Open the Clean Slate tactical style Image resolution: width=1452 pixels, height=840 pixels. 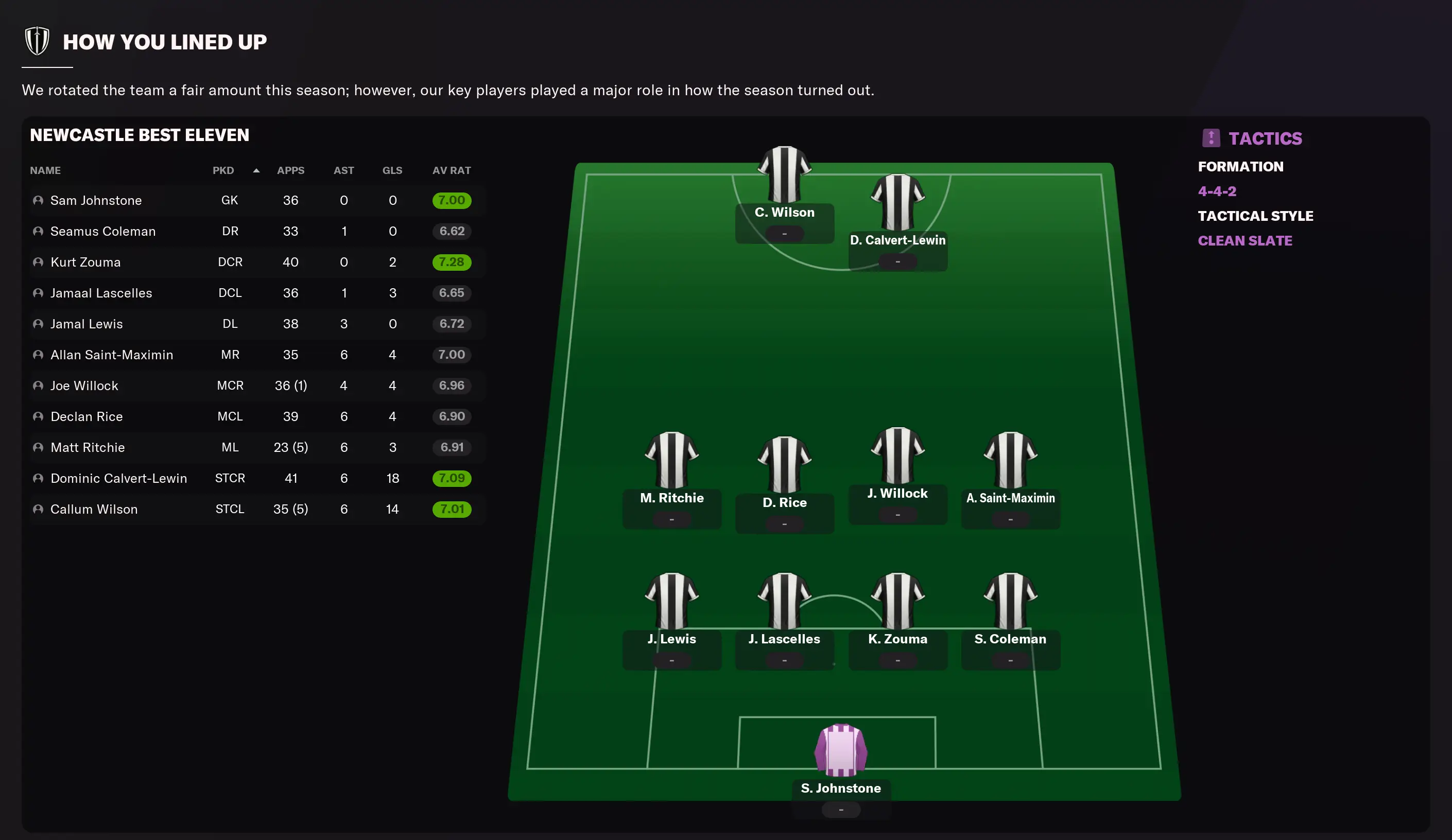point(1244,241)
